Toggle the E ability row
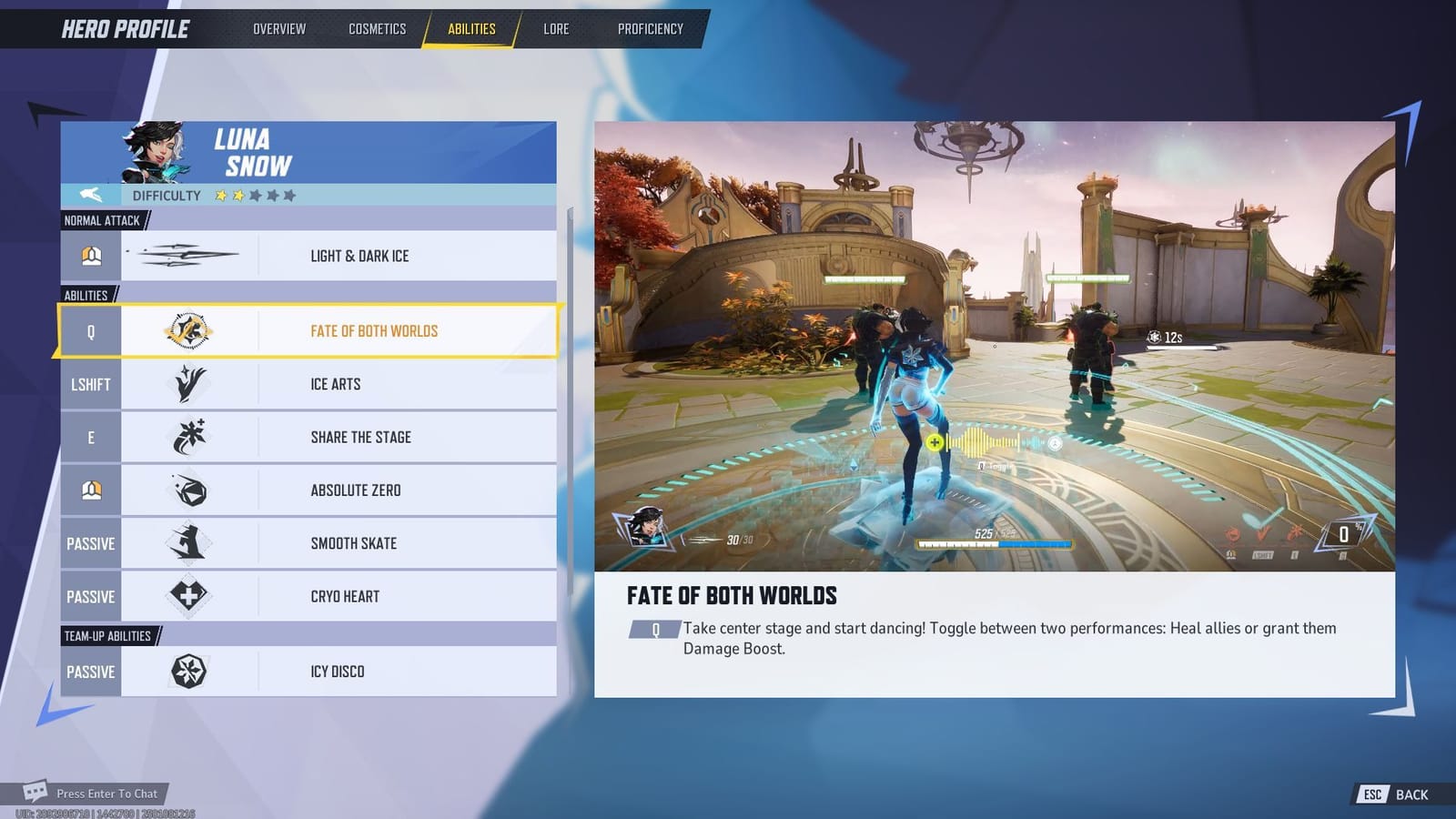Viewport: 1456px width, 819px height. point(90,437)
